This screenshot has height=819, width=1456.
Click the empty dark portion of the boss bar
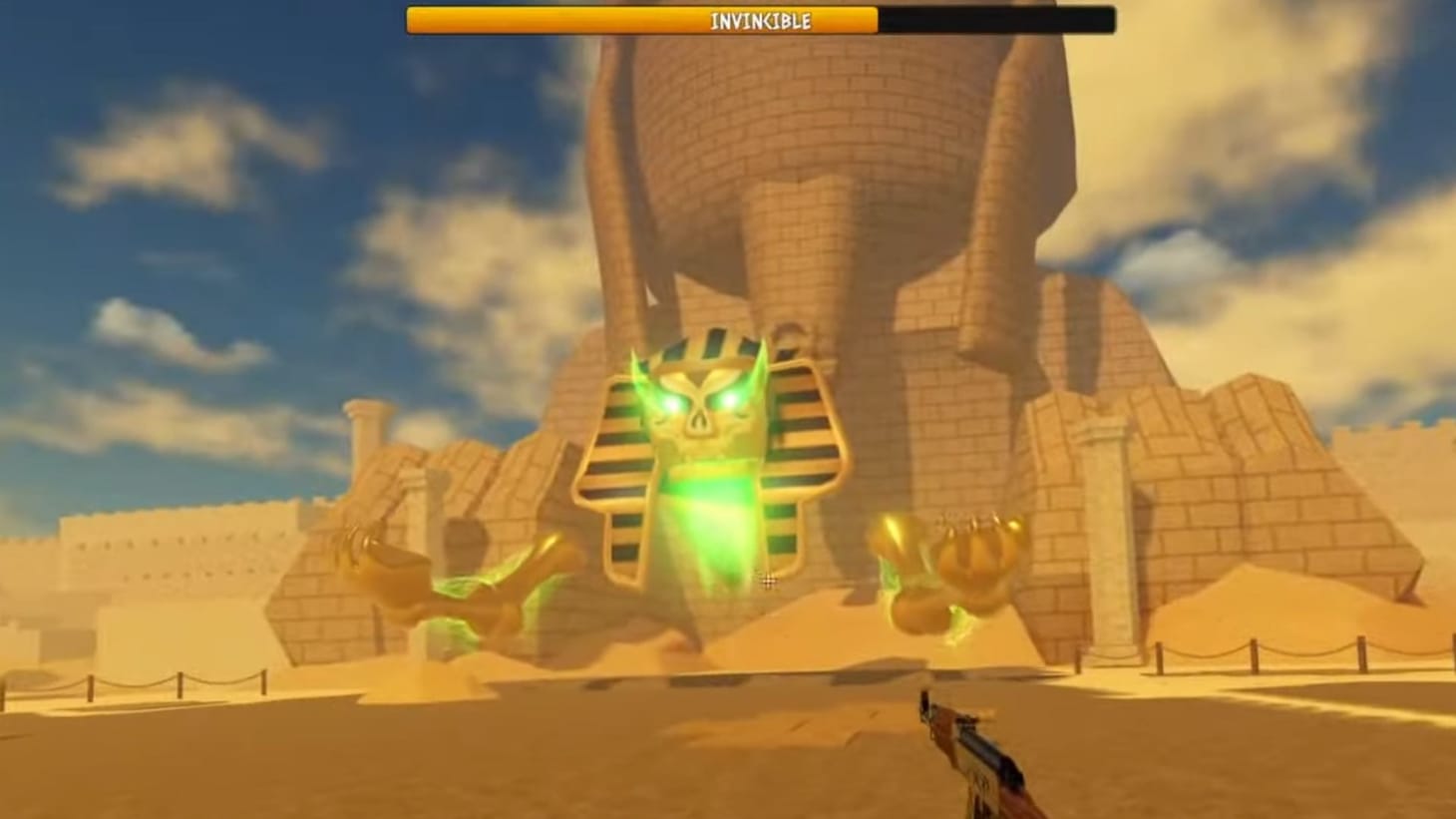997,20
